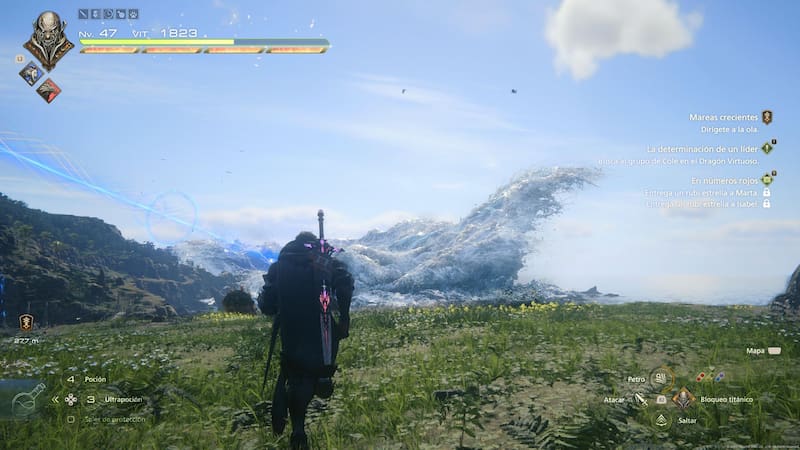This screenshot has height=450, width=800.
Task: Trigger the Atacar sword action
Action: 641,399
